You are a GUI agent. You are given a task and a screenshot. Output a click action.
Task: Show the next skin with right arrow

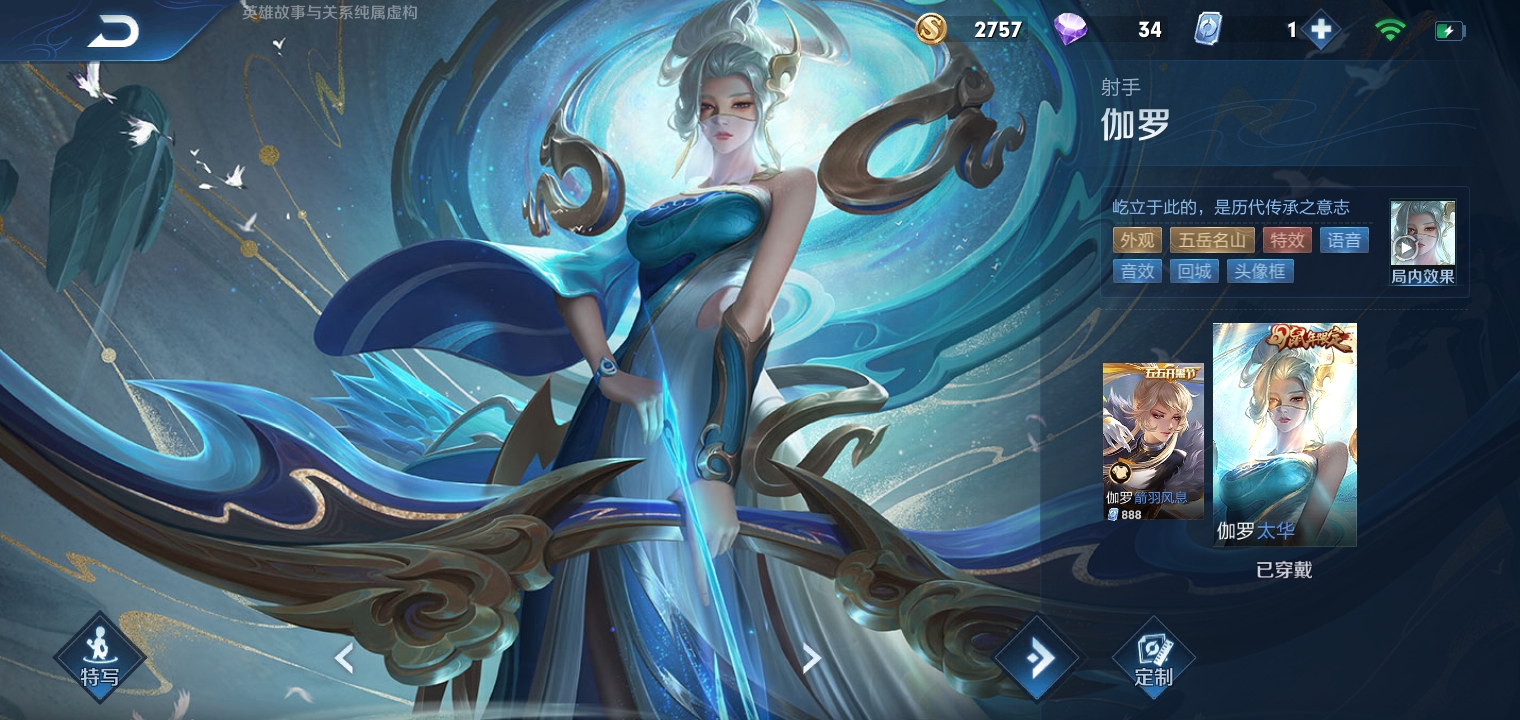click(x=811, y=658)
